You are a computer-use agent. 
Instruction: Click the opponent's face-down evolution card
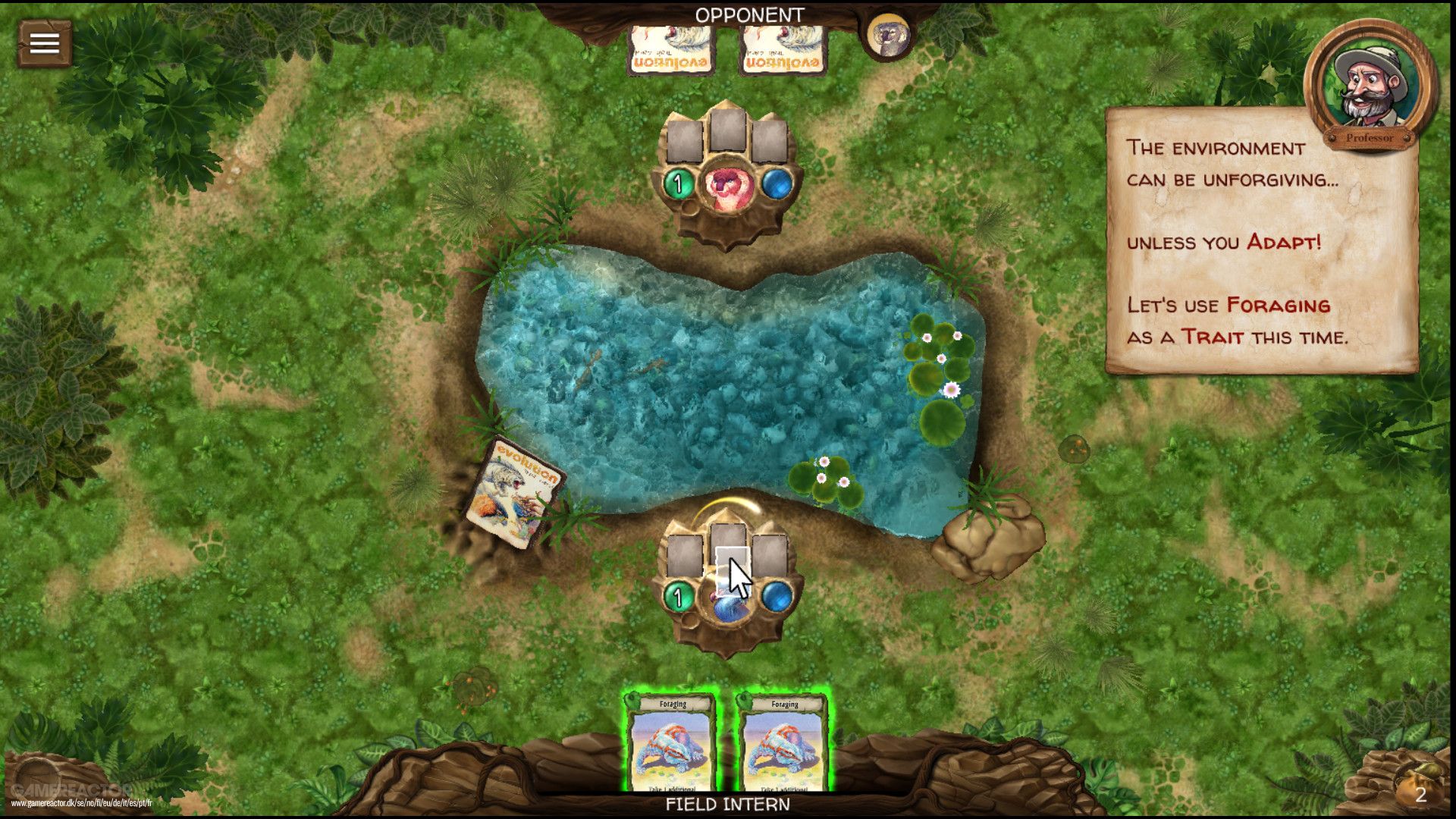pyautogui.click(x=670, y=49)
